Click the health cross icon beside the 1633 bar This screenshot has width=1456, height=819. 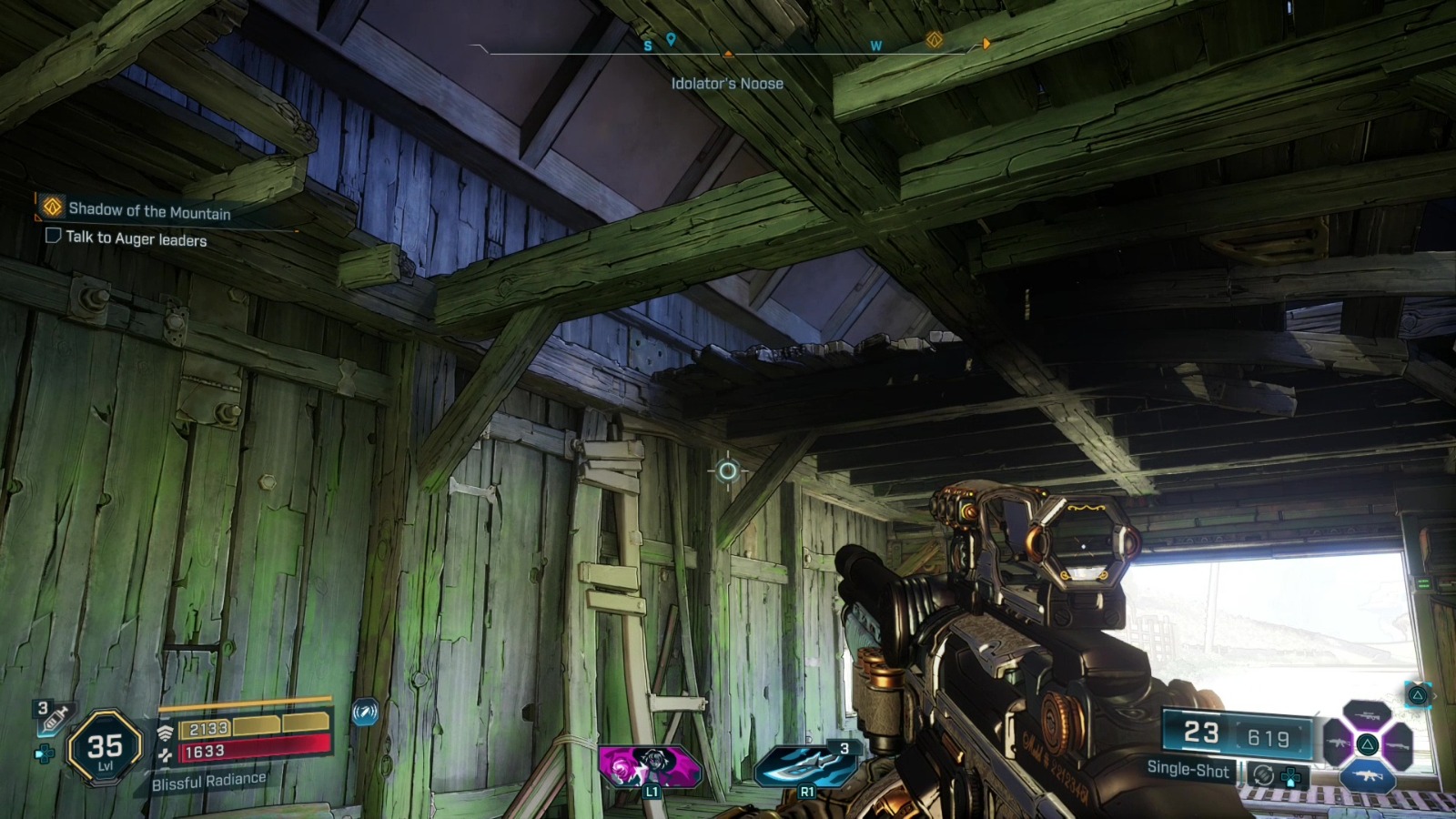(165, 753)
